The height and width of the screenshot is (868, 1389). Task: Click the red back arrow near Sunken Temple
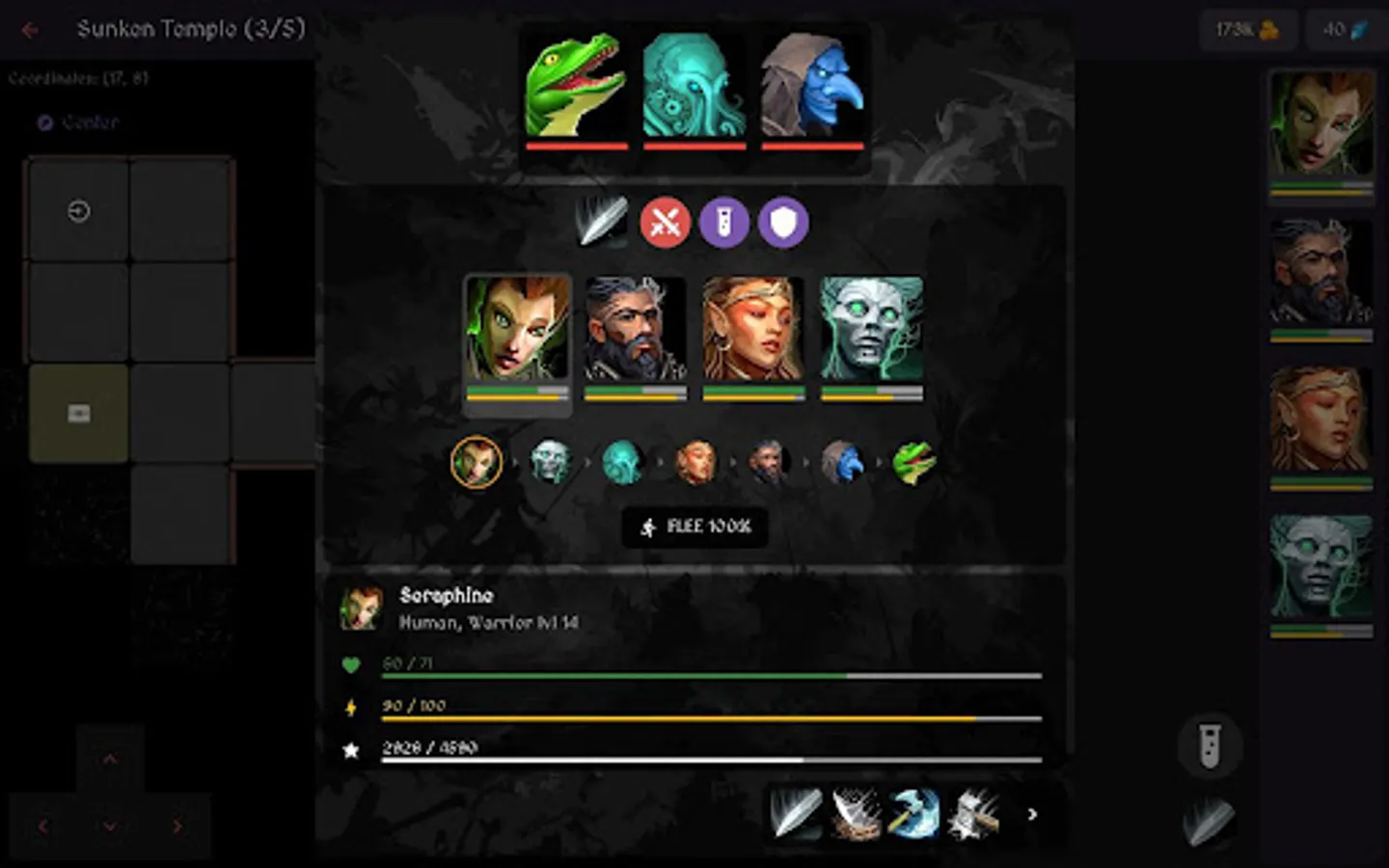pos(29,29)
